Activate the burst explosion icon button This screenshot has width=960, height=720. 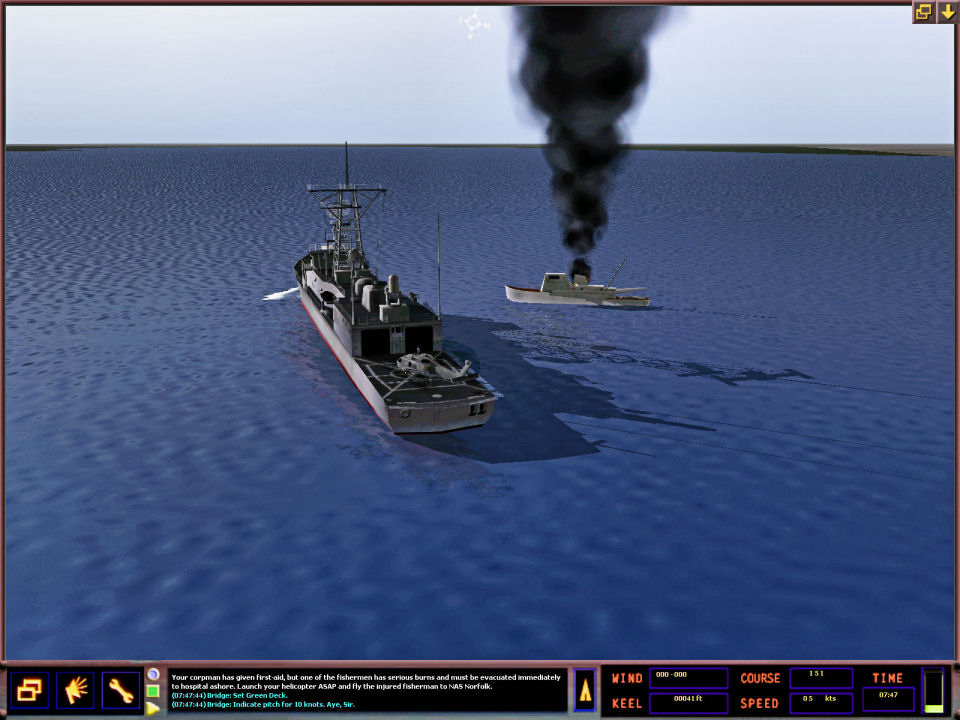pos(75,690)
